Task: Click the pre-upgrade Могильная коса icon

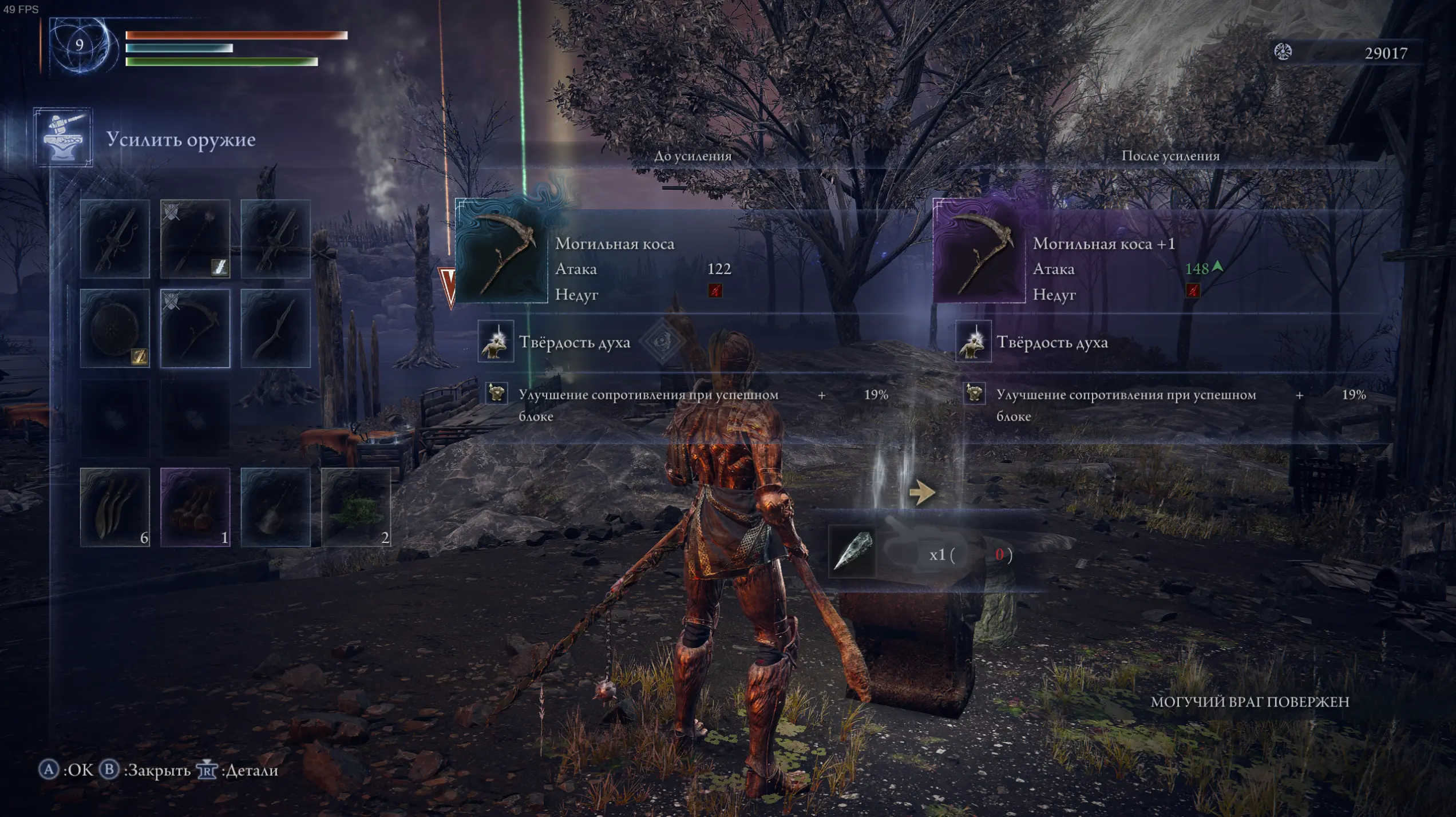Action: tap(501, 251)
